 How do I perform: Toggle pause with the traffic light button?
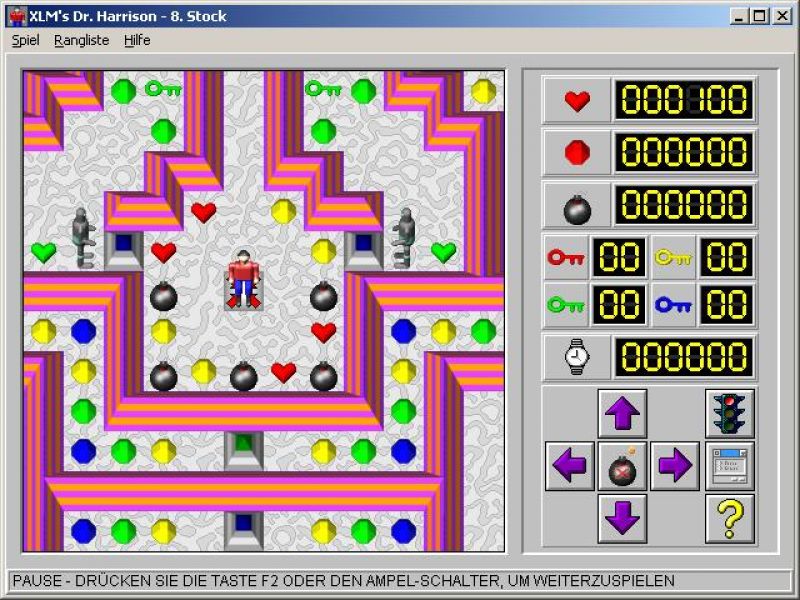click(x=730, y=413)
